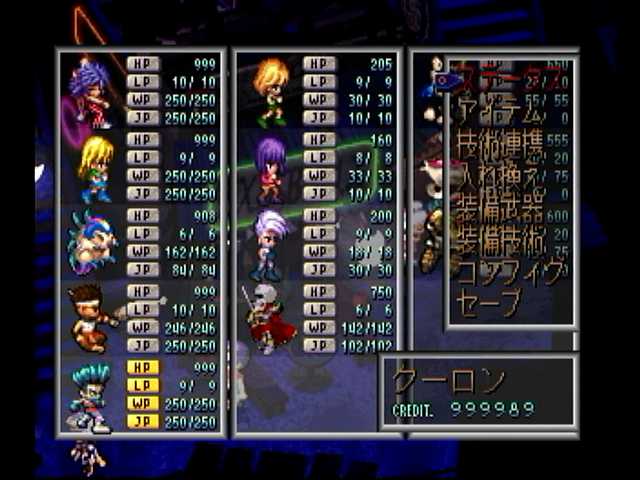
Task: Pick the blonde character in green outfit
Action: pyautogui.click(x=94, y=168)
